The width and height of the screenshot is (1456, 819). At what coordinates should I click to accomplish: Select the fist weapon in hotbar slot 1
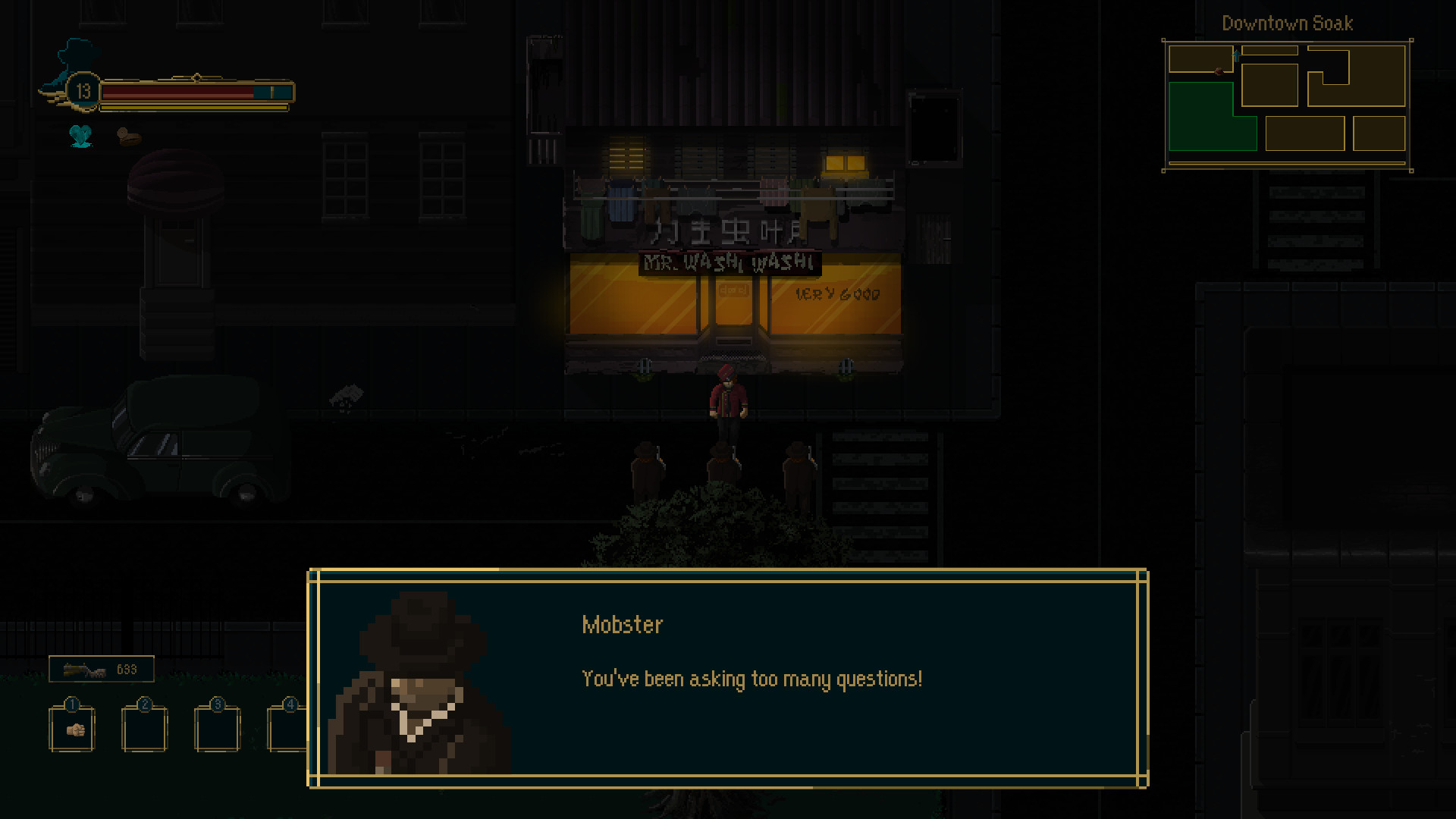pyautogui.click(x=71, y=728)
